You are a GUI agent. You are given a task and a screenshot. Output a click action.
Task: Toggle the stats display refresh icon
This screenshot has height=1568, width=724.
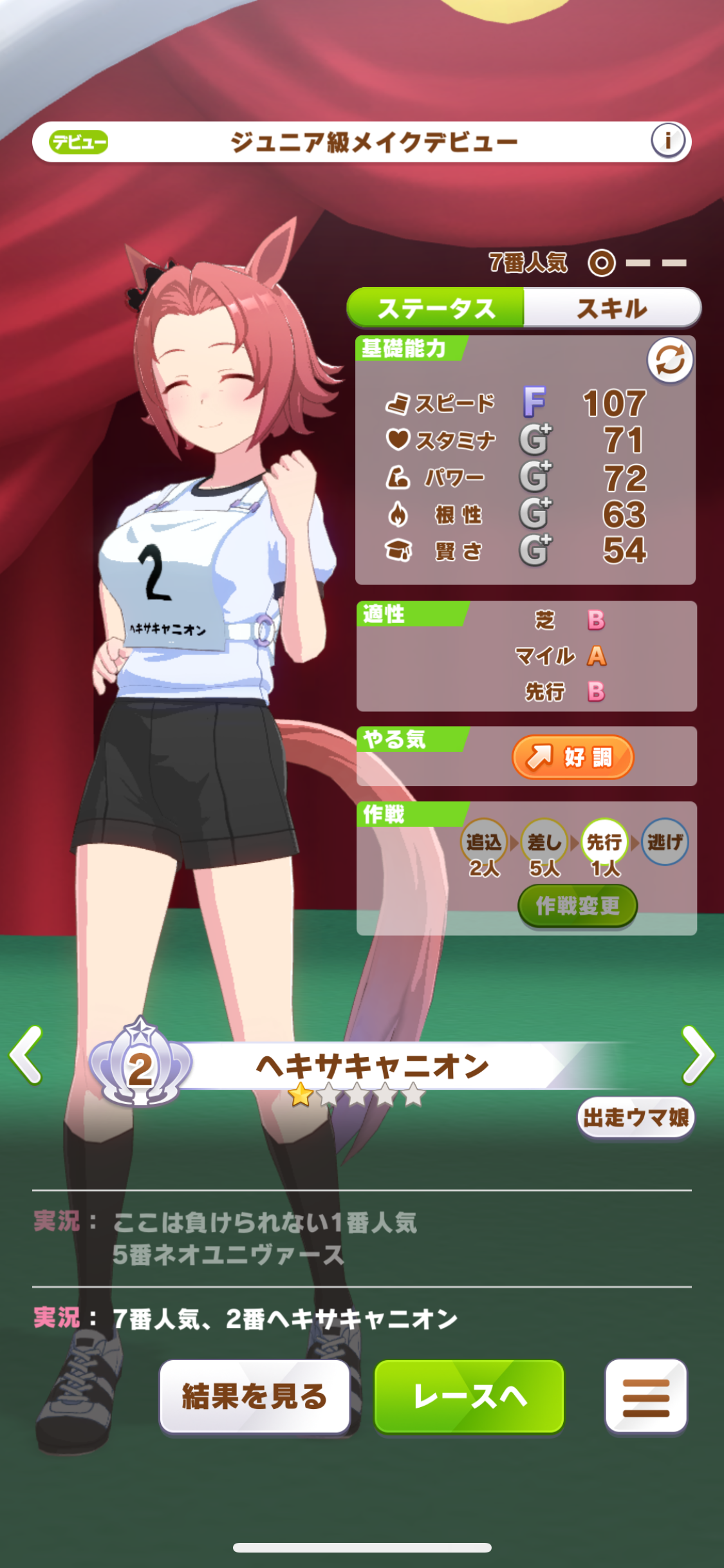pos(669,360)
